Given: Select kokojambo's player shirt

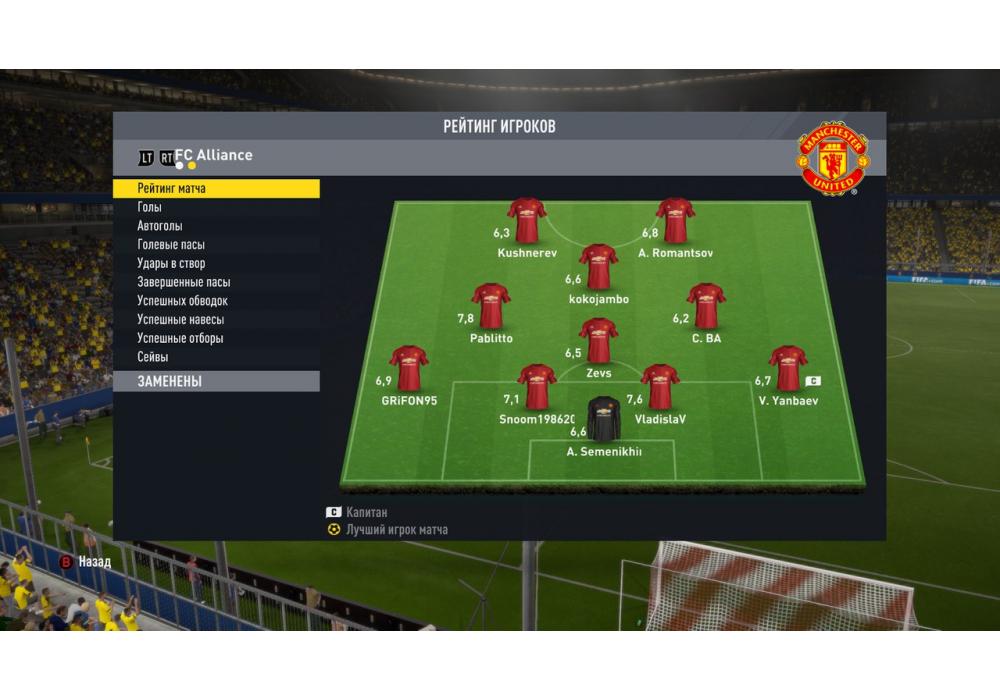Looking at the screenshot, I should [598, 267].
